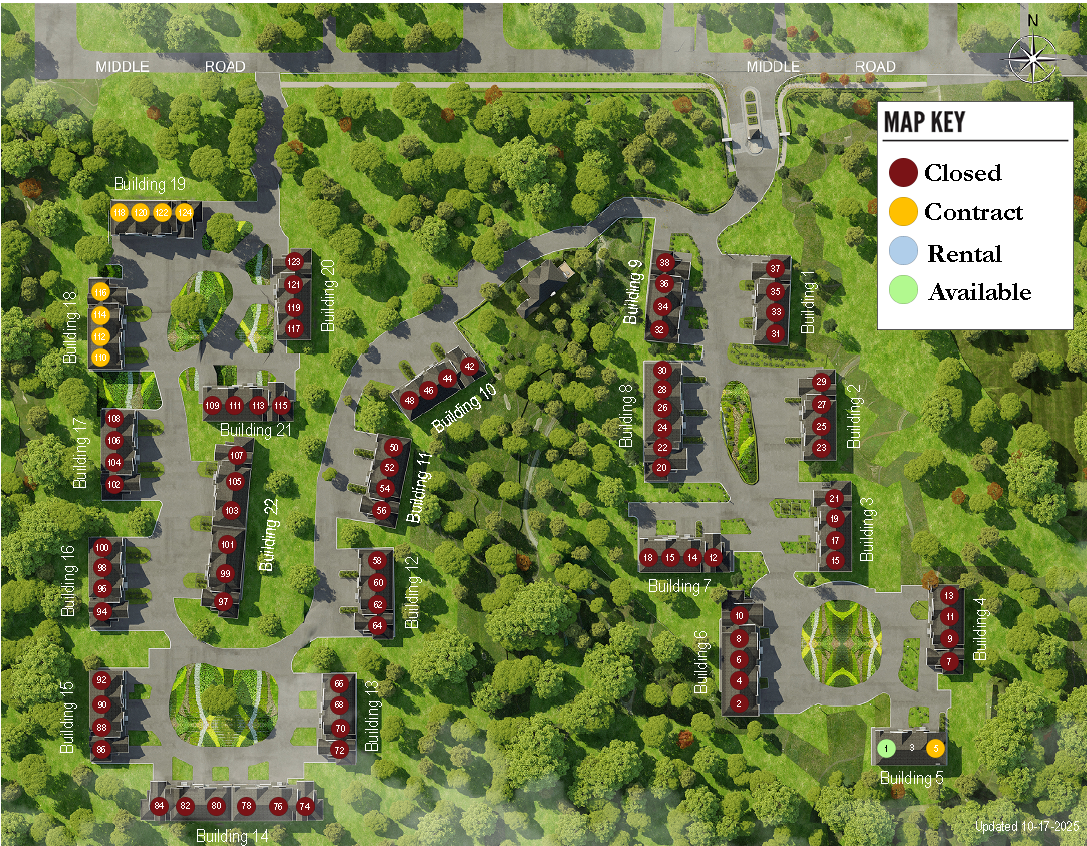Choose unit 2 marker in Building 6
Viewport: 1087px width, 846px height.
(739, 703)
